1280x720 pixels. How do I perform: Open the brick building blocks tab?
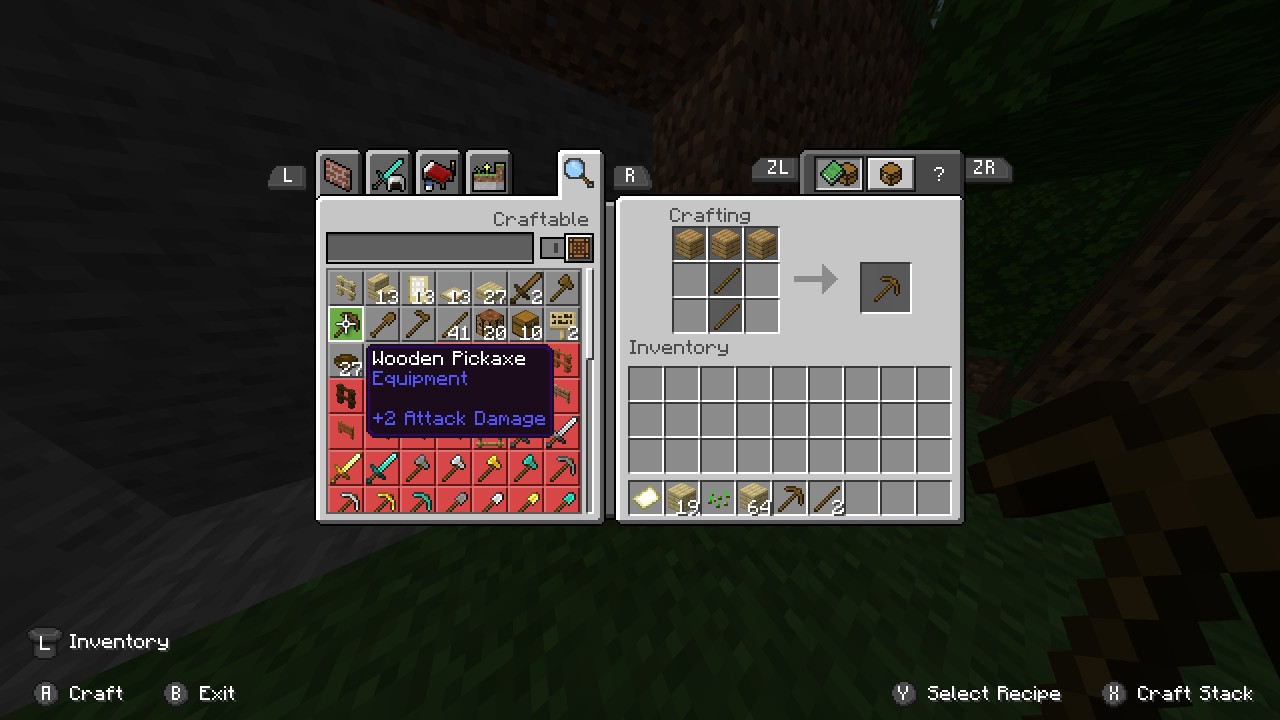click(x=339, y=175)
